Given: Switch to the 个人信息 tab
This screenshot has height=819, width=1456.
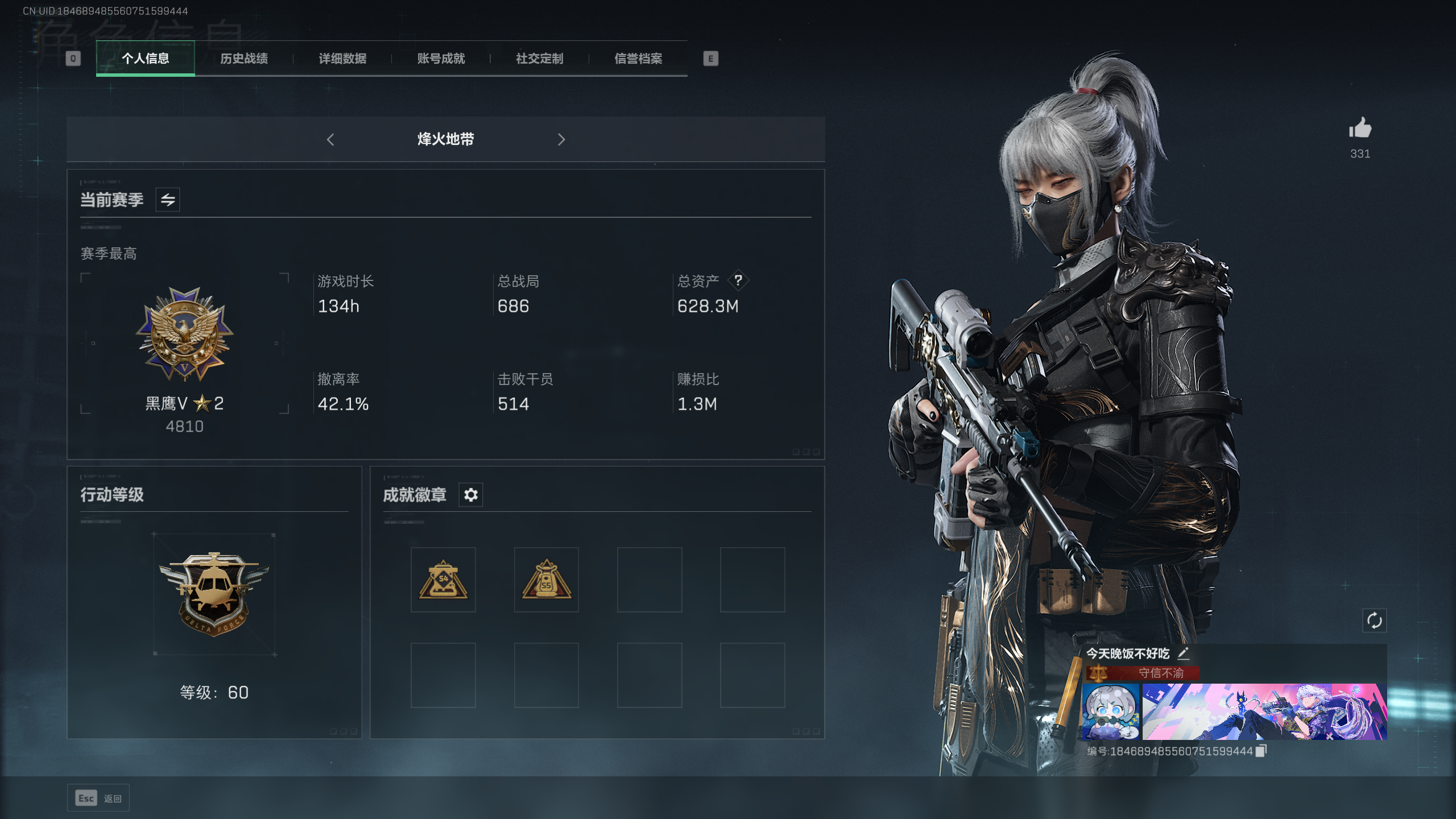Looking at the screenshot, I should point(146,59).
